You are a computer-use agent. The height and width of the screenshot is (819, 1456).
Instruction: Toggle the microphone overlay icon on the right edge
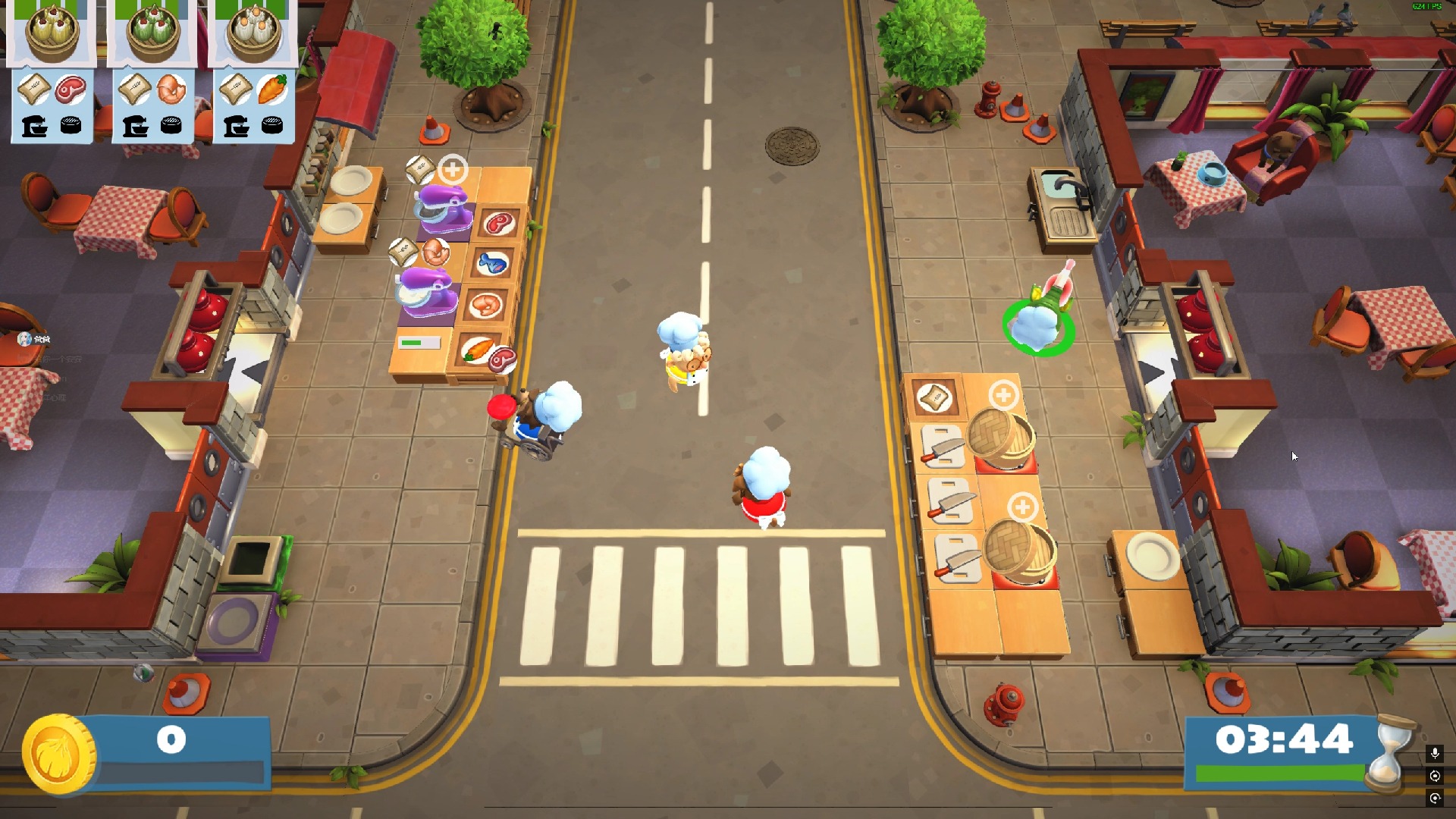(x=1435, y=753)
